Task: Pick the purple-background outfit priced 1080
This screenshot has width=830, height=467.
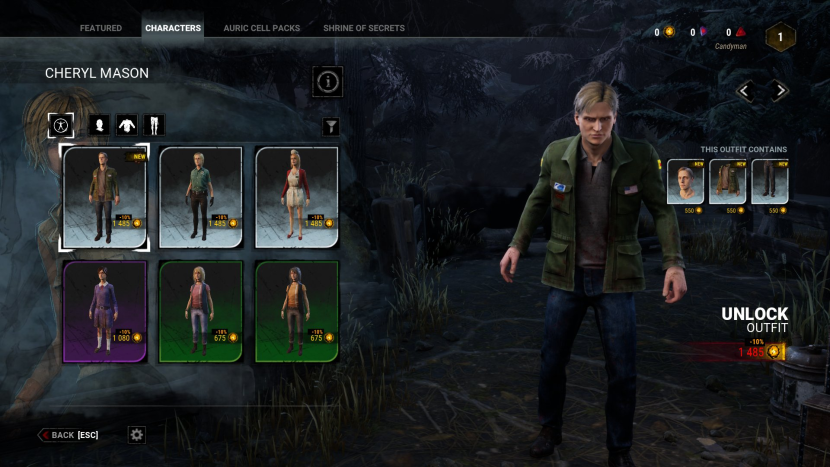Action: pos(104,311)
